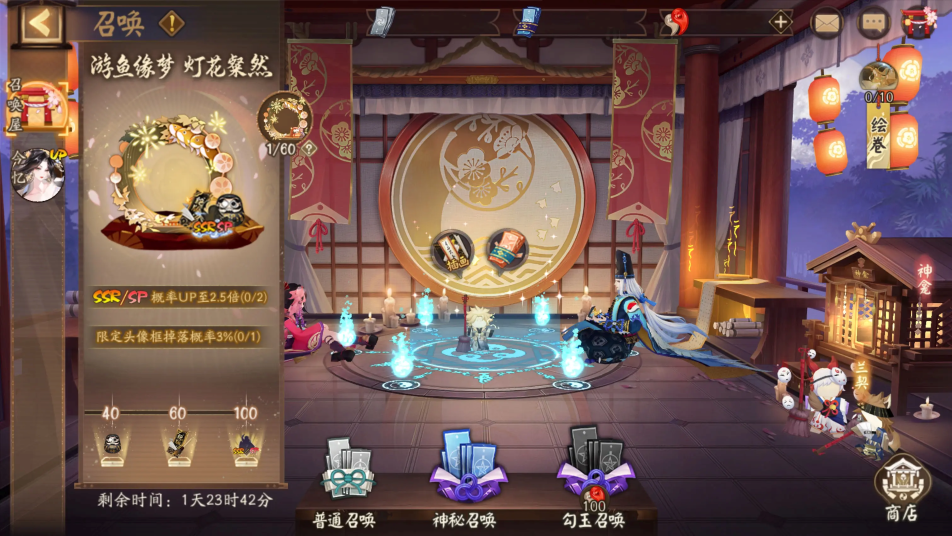
Task: Open the 绘卷 scroll progress
Action: (x=879, y=112)
